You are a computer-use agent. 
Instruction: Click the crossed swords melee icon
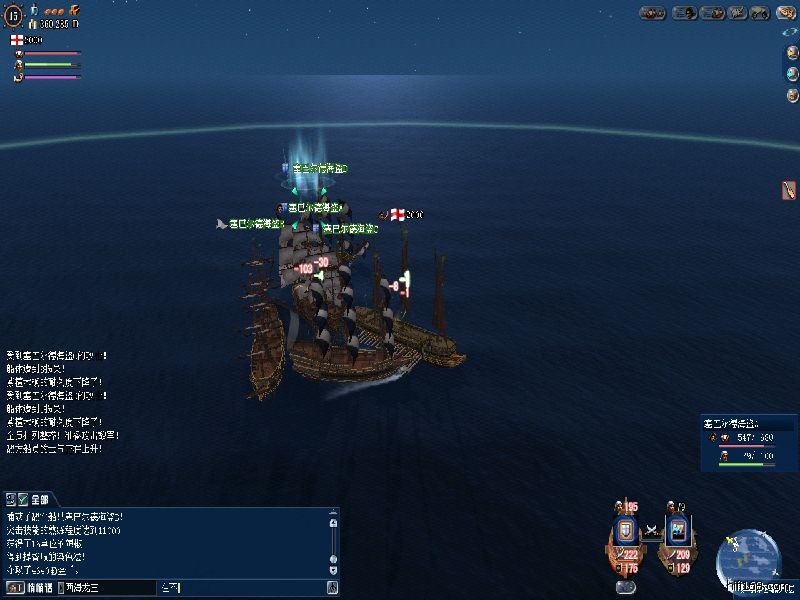(x=652, y=529)
